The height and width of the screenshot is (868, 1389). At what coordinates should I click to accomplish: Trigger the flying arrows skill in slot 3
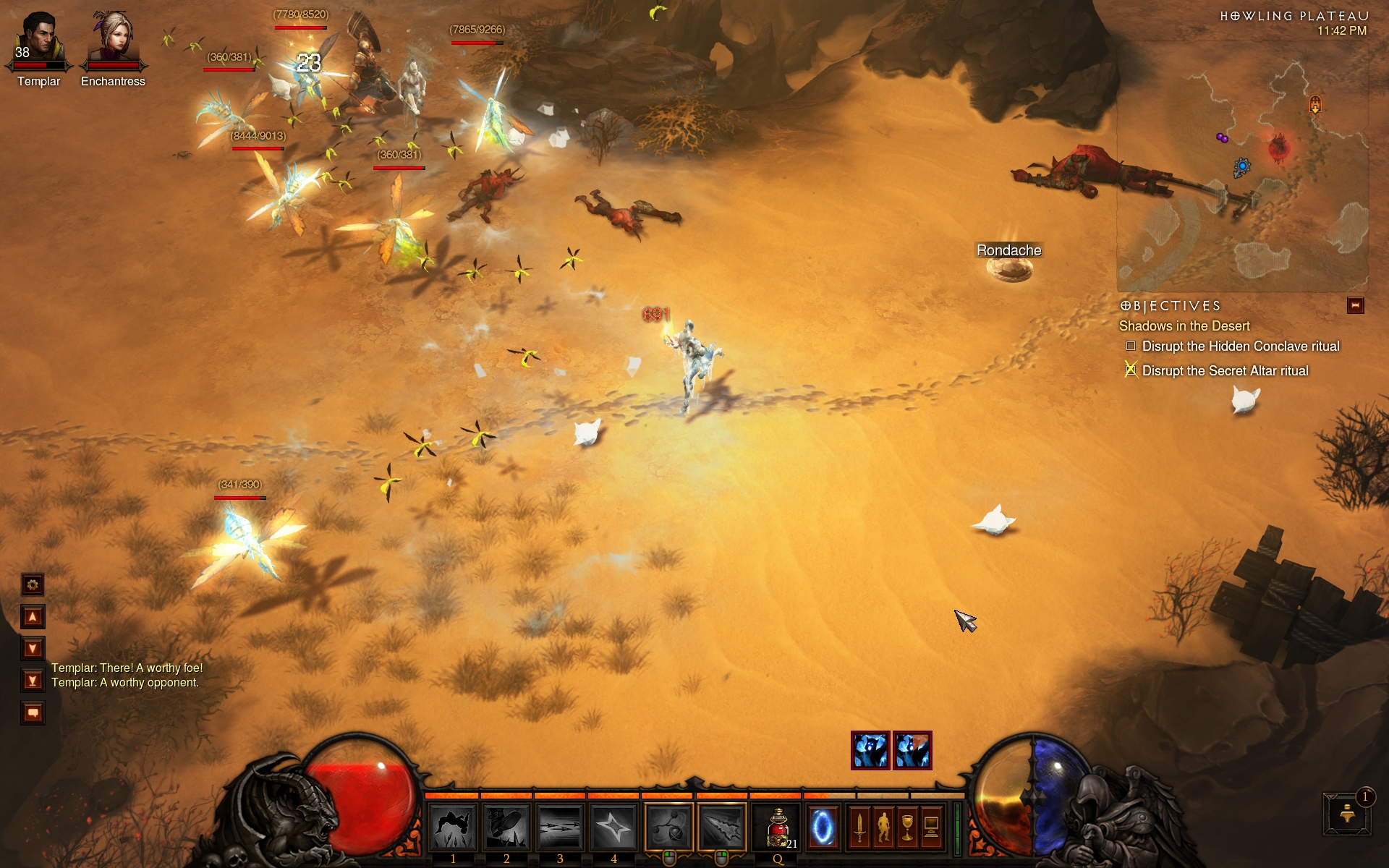point(560,827)
